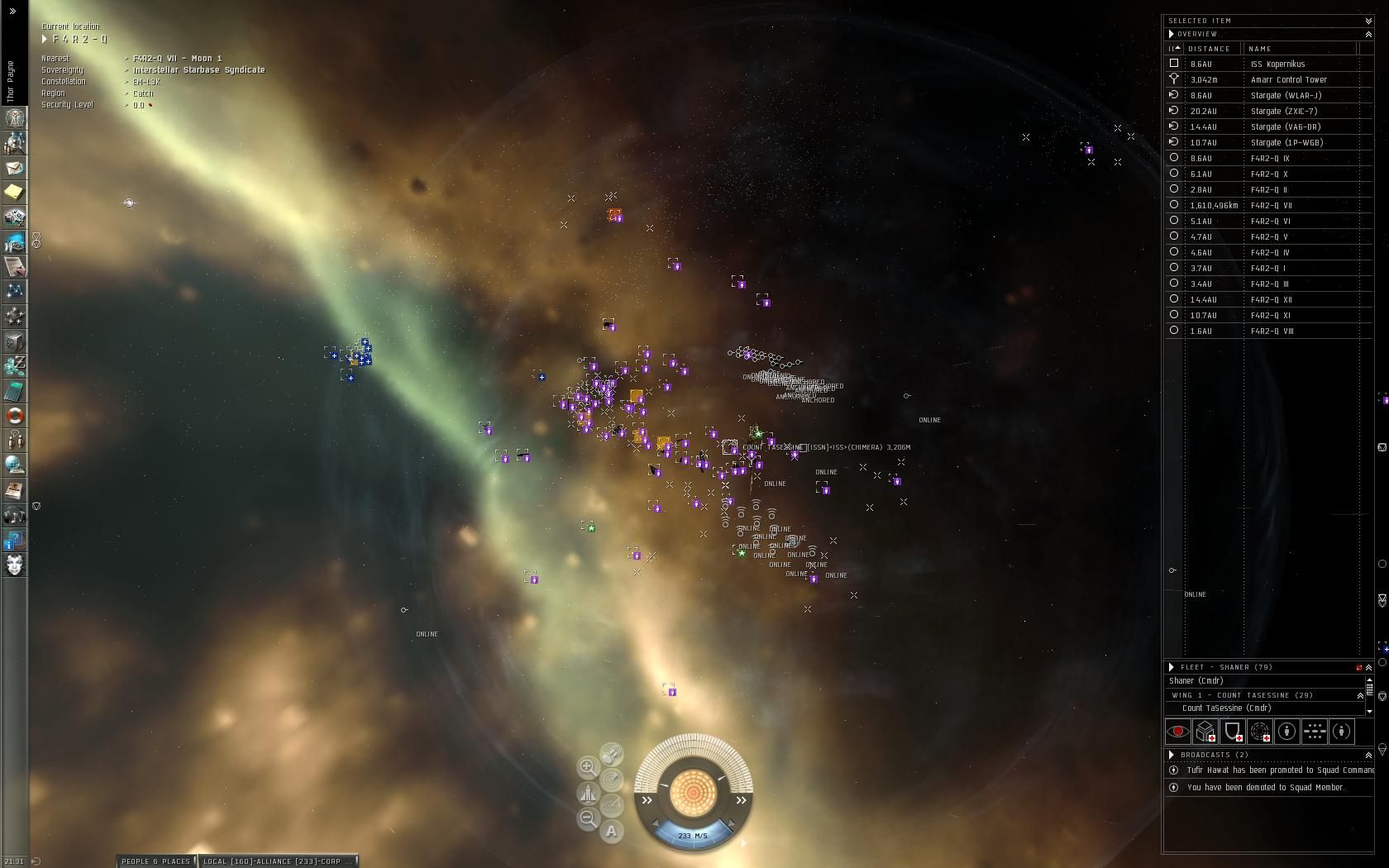Open the calculator from the sidebar

pos(15,391)
